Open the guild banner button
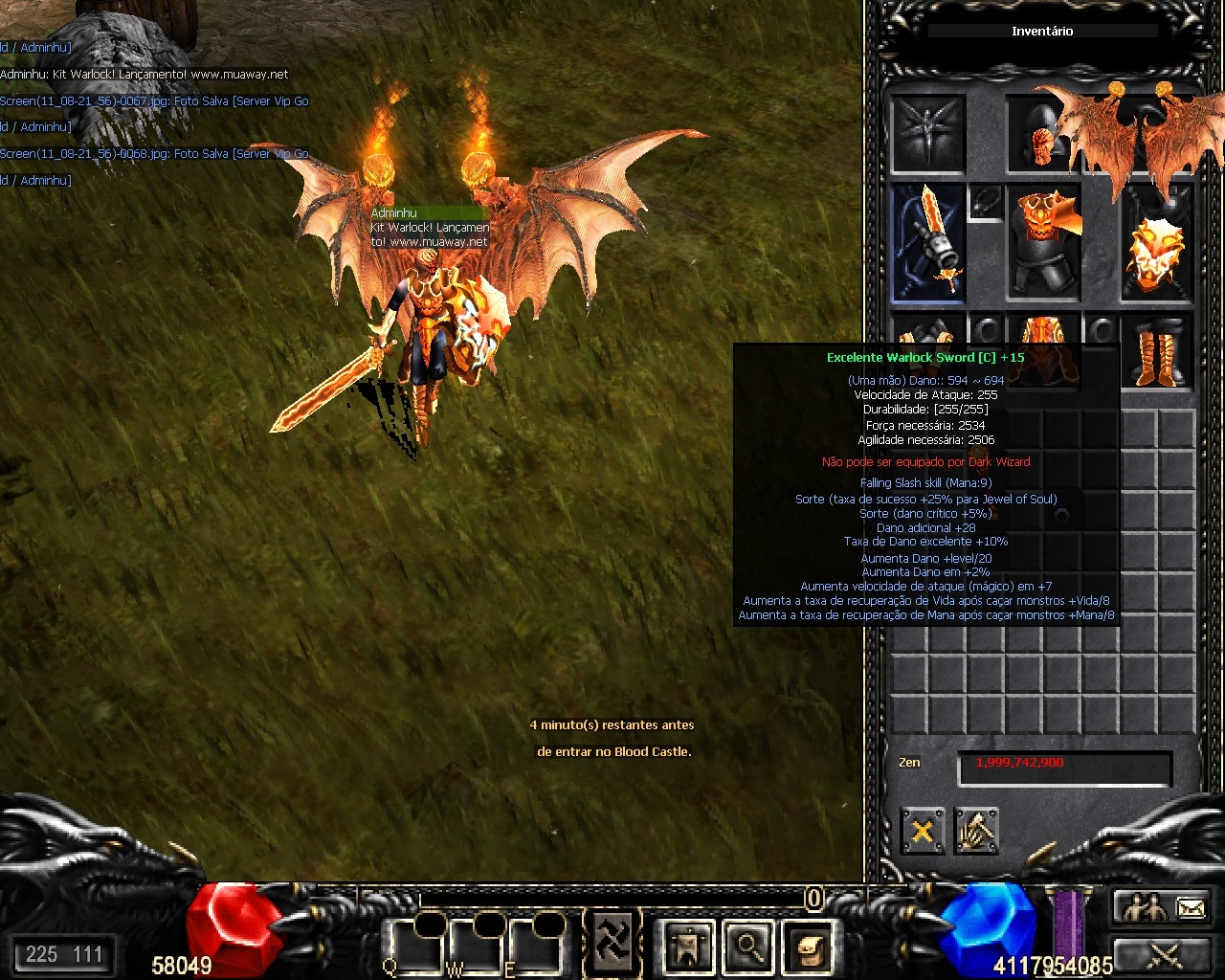Screen dimensions: 1225x980 687,947
